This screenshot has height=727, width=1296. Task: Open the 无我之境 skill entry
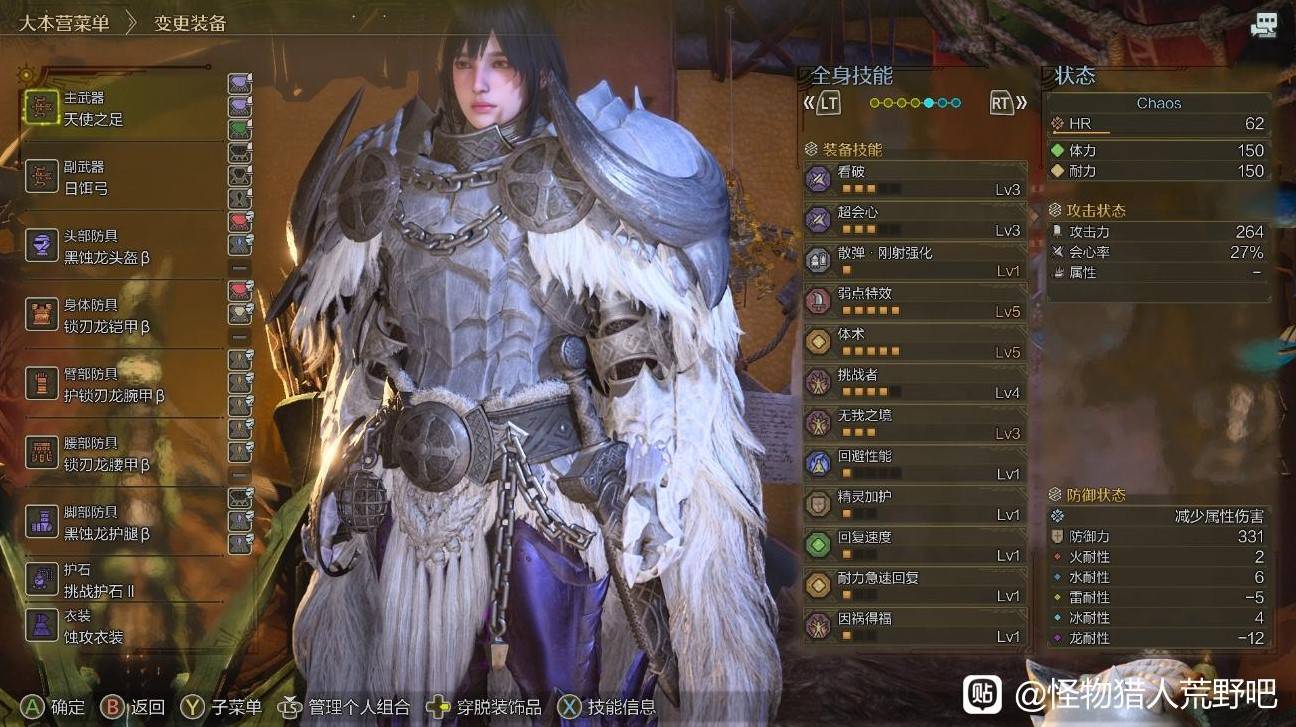(x=915, y=424)
